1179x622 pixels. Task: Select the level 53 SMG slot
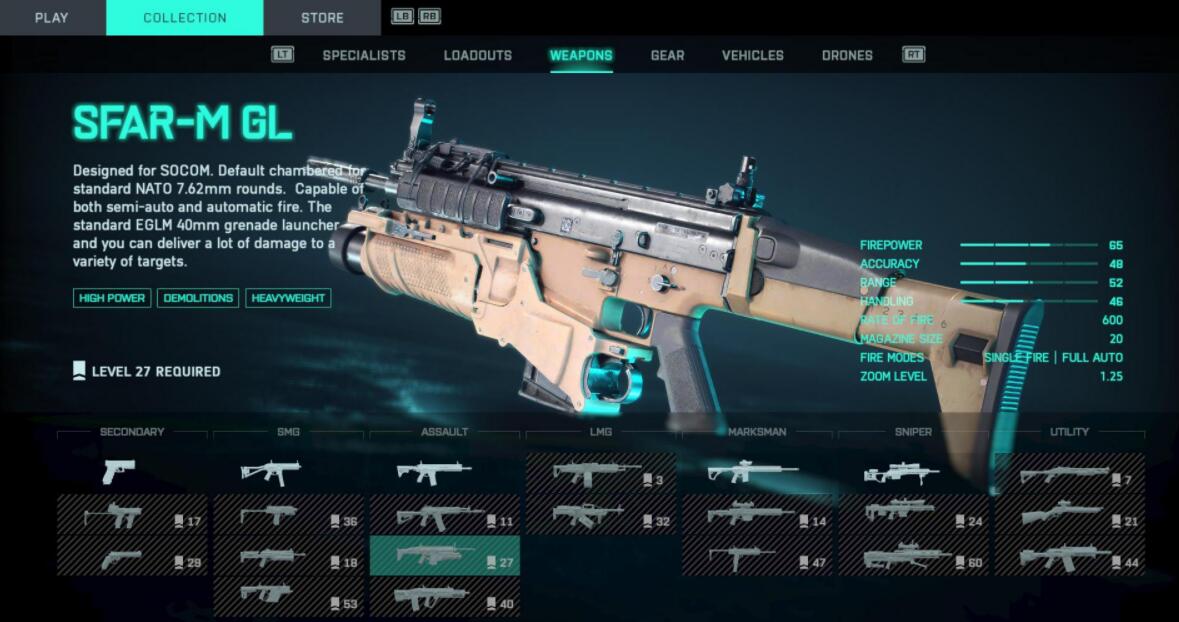point(288,597)
